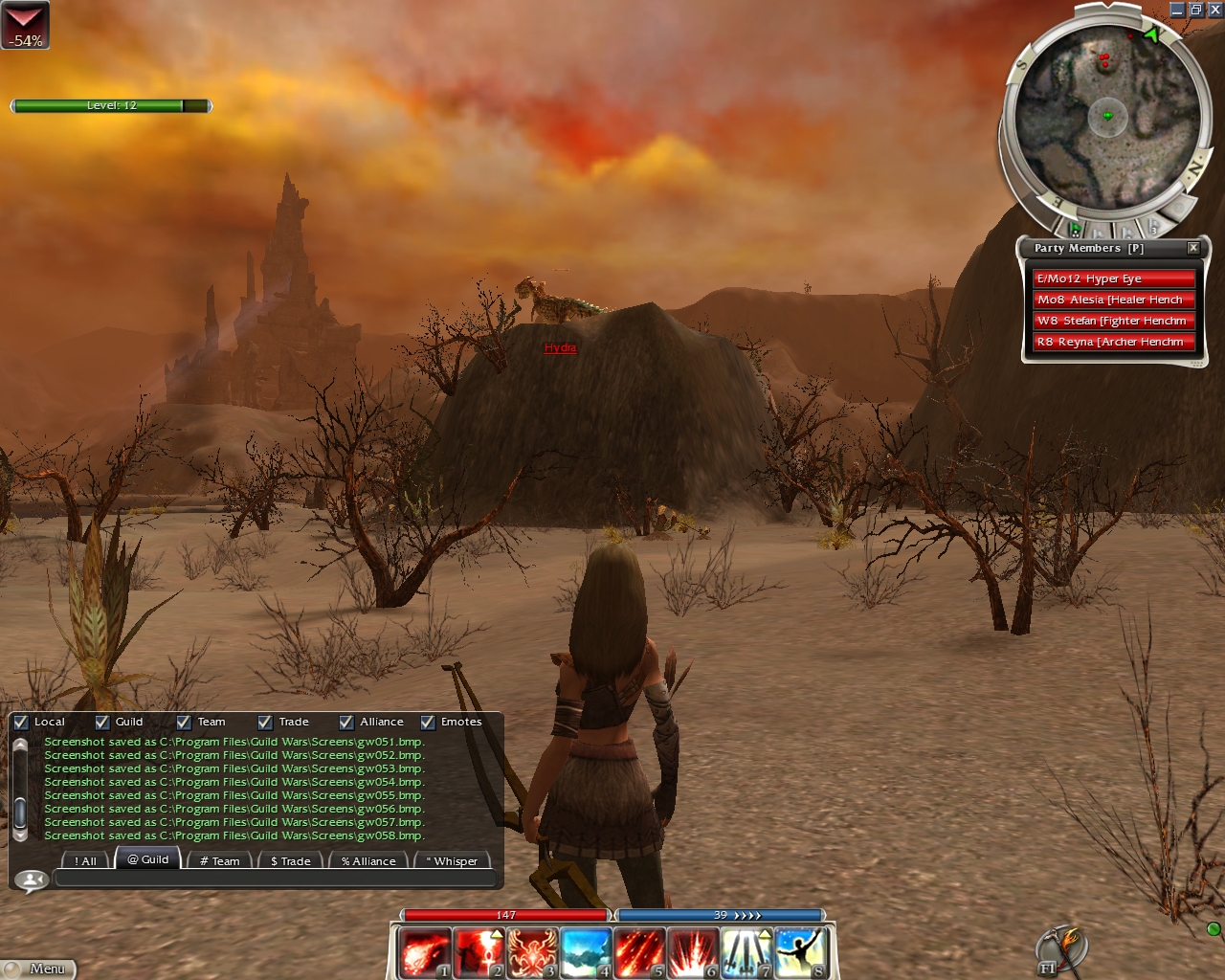Image resolution: width=1225 pixels, height=980 pixels.
Task: Select the Whisper chat channel tab
Action: [x=452, y=861]
